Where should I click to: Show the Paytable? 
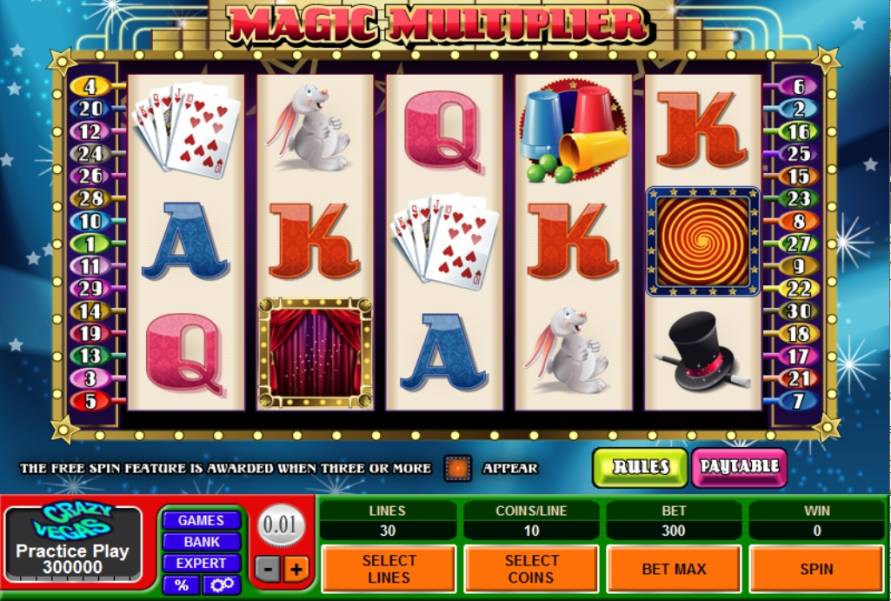(x=739, y=467)
